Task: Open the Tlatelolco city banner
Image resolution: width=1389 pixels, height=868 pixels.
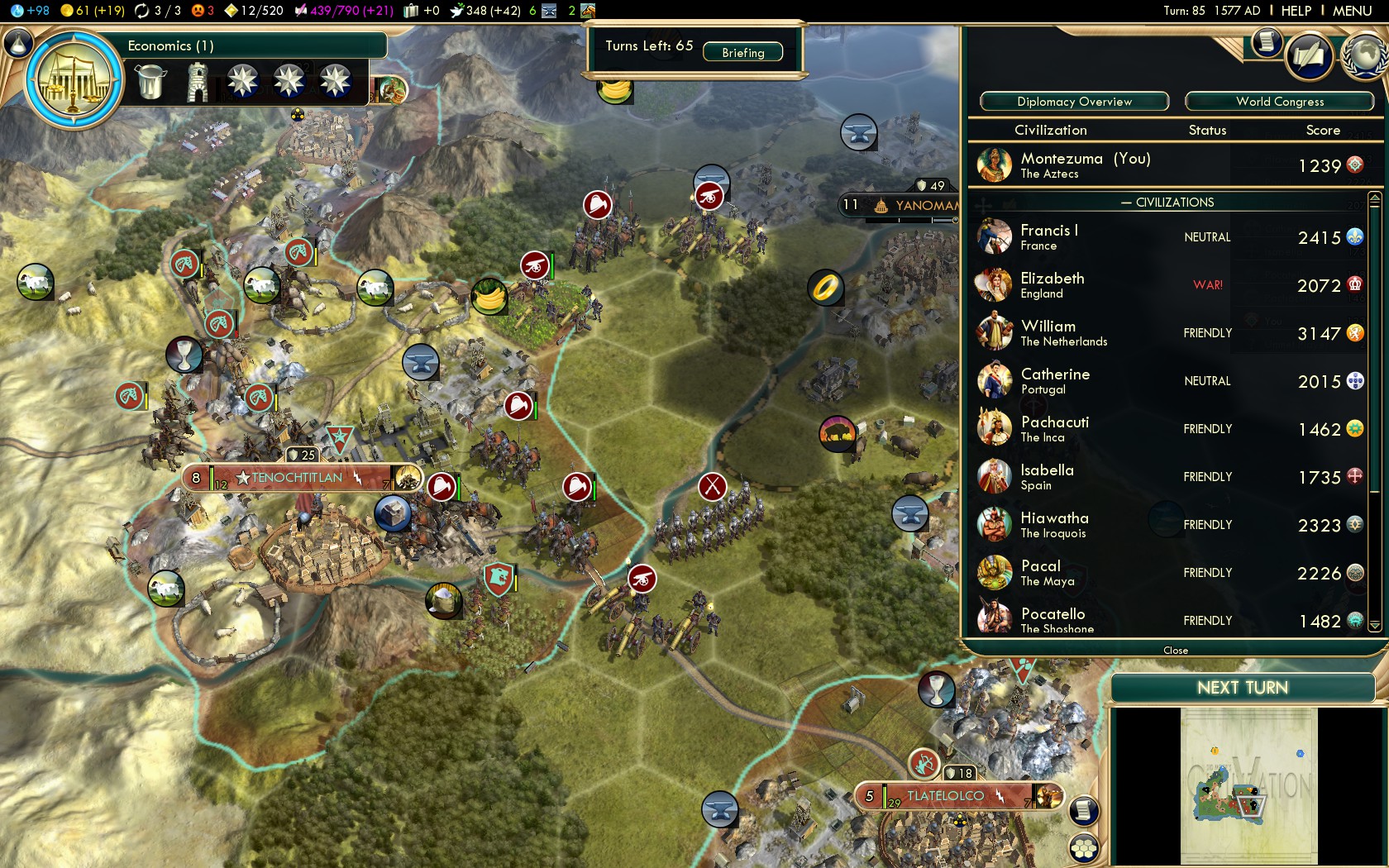Action: point(946,796)
